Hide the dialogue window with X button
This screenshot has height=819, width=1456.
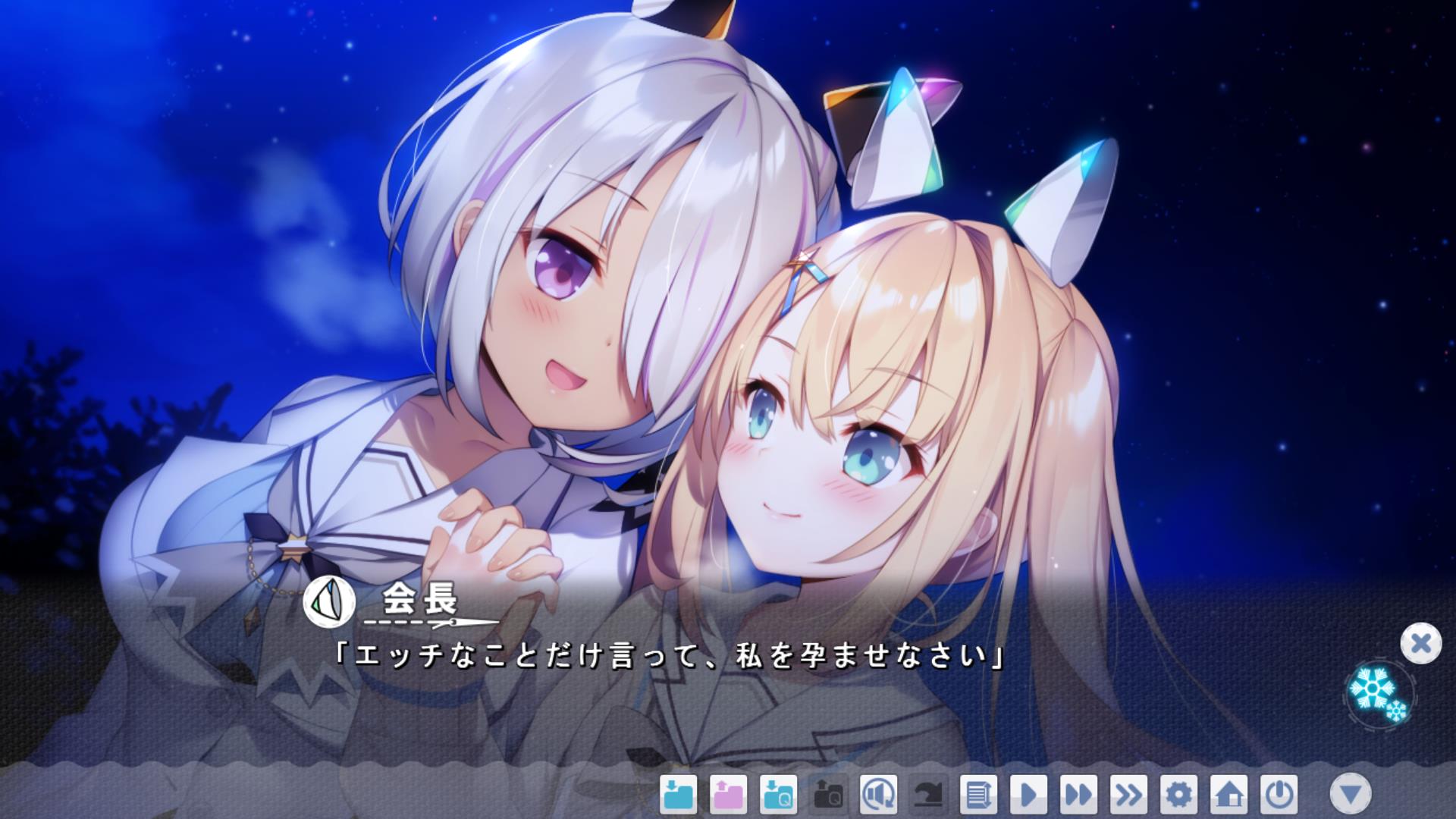point(1420,644)
